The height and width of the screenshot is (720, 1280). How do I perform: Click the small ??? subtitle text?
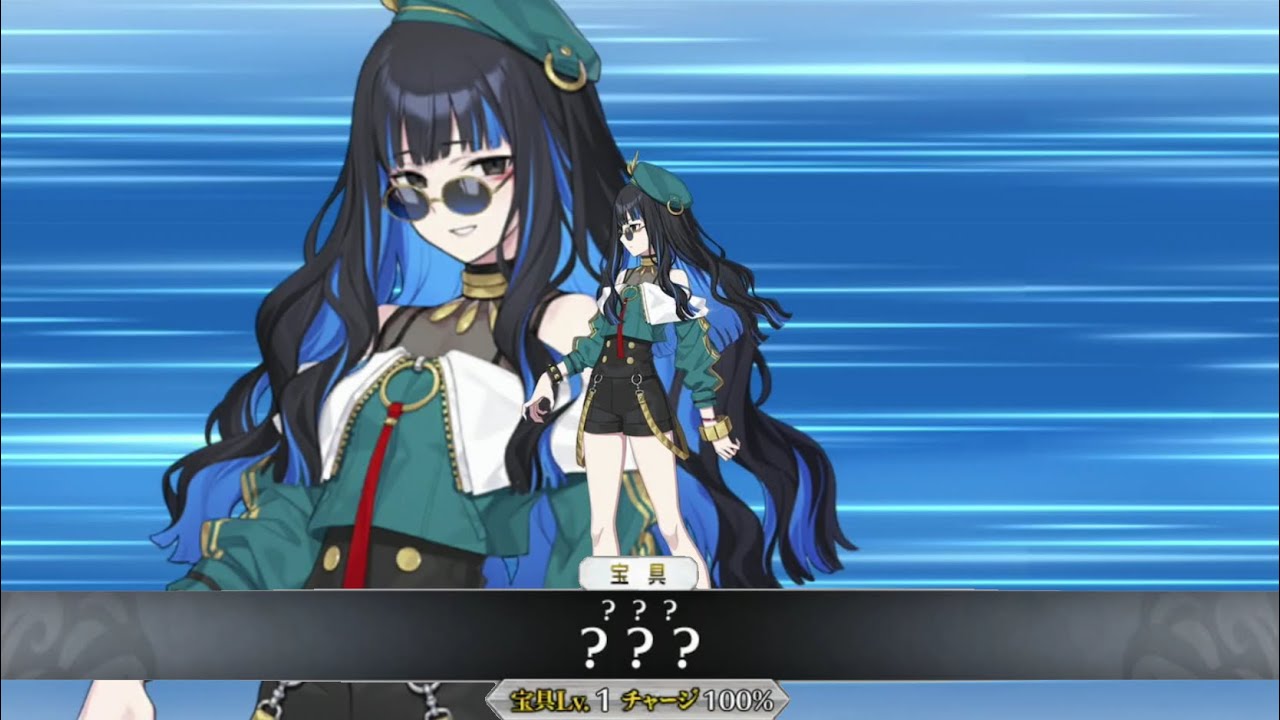click(640, 608)
